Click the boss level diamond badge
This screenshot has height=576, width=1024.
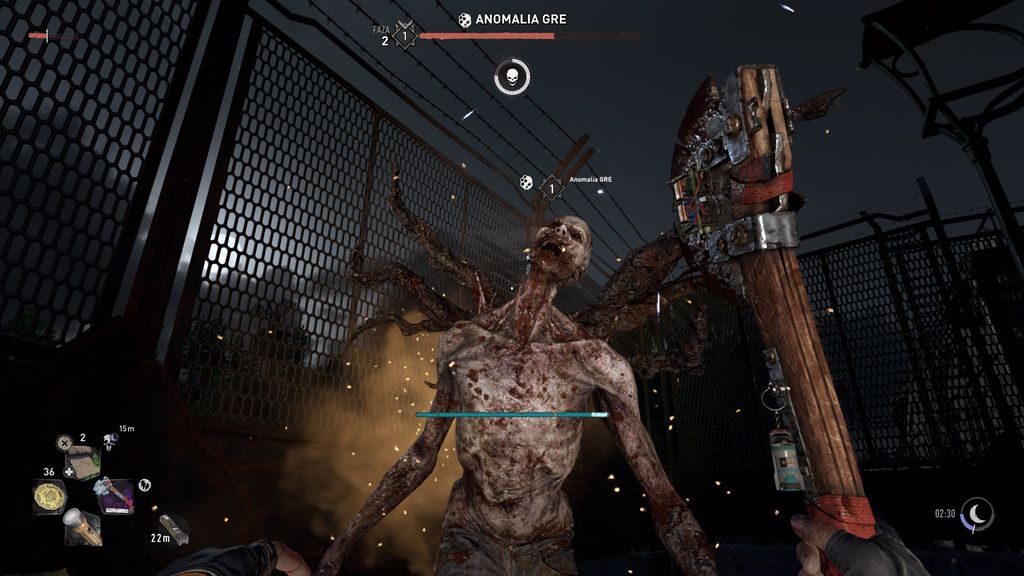coord(405,37)
